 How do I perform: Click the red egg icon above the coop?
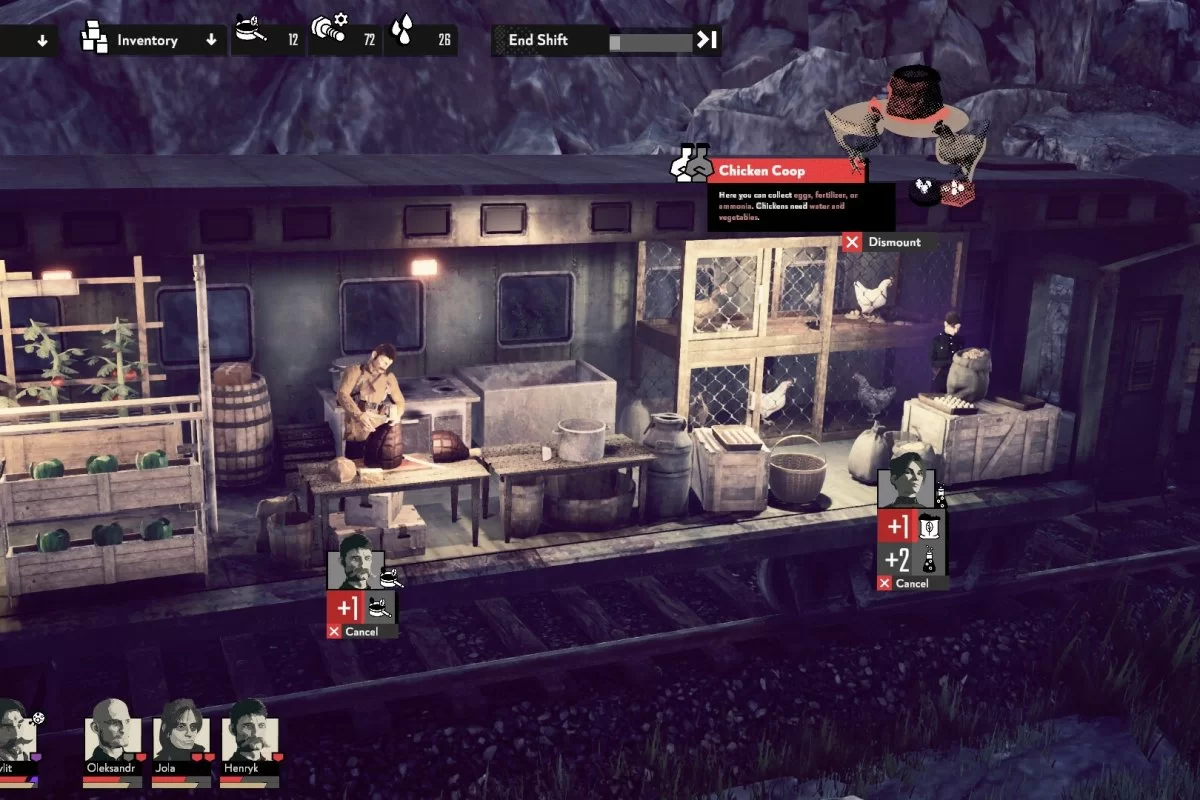coord(957,189)
